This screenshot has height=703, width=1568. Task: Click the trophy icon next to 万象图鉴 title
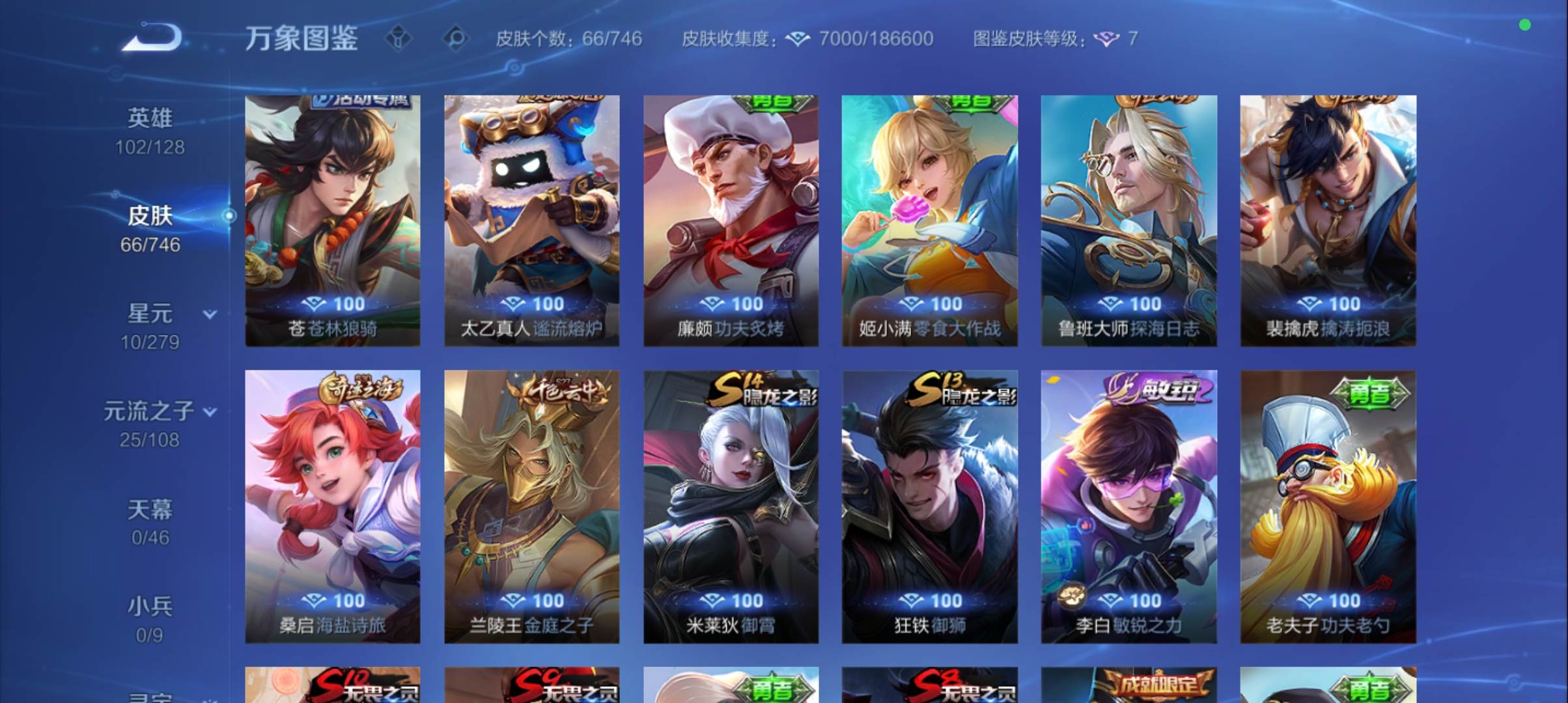(397, 38)
